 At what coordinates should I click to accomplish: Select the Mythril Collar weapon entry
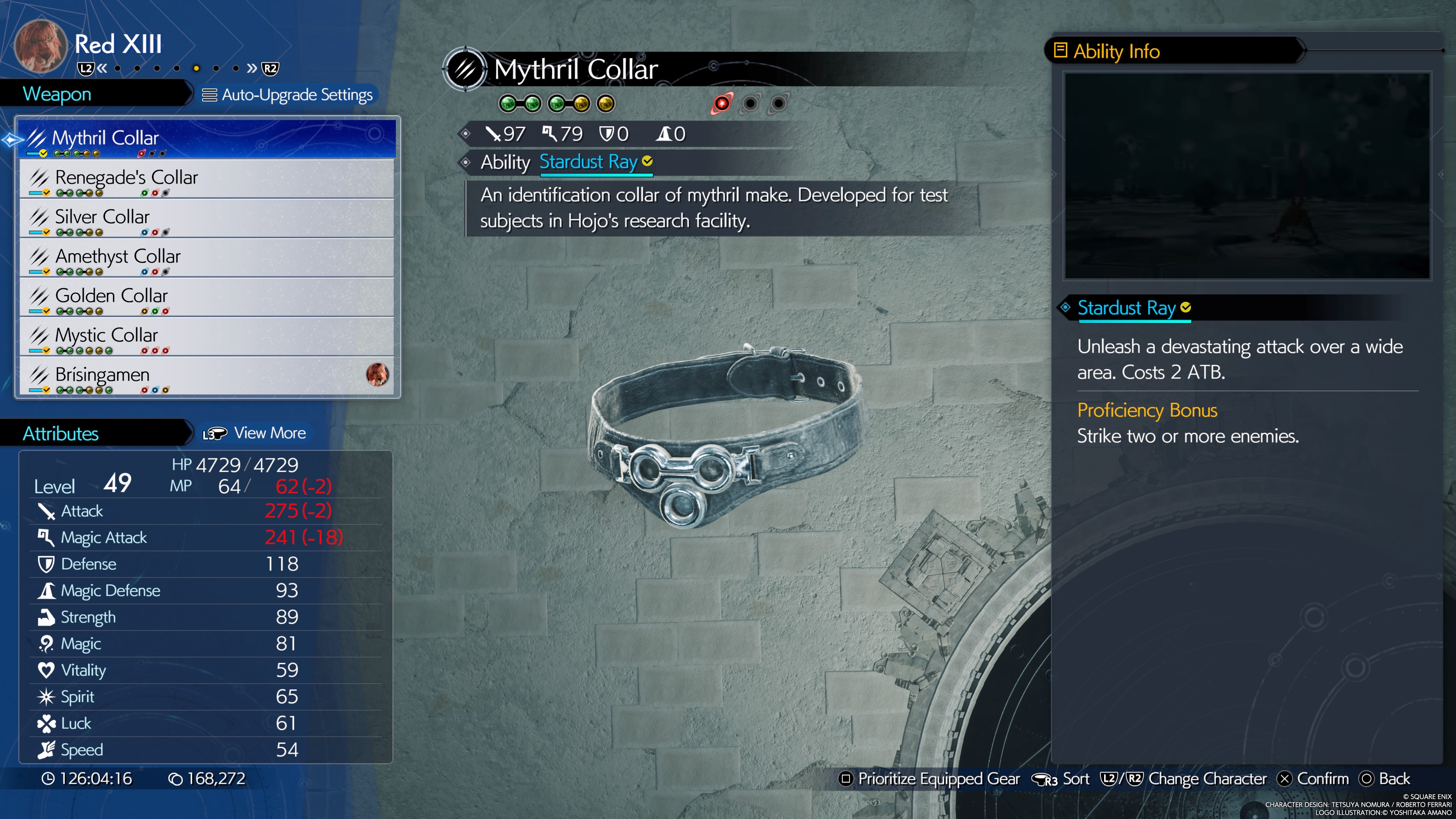(x=207, y=139)
